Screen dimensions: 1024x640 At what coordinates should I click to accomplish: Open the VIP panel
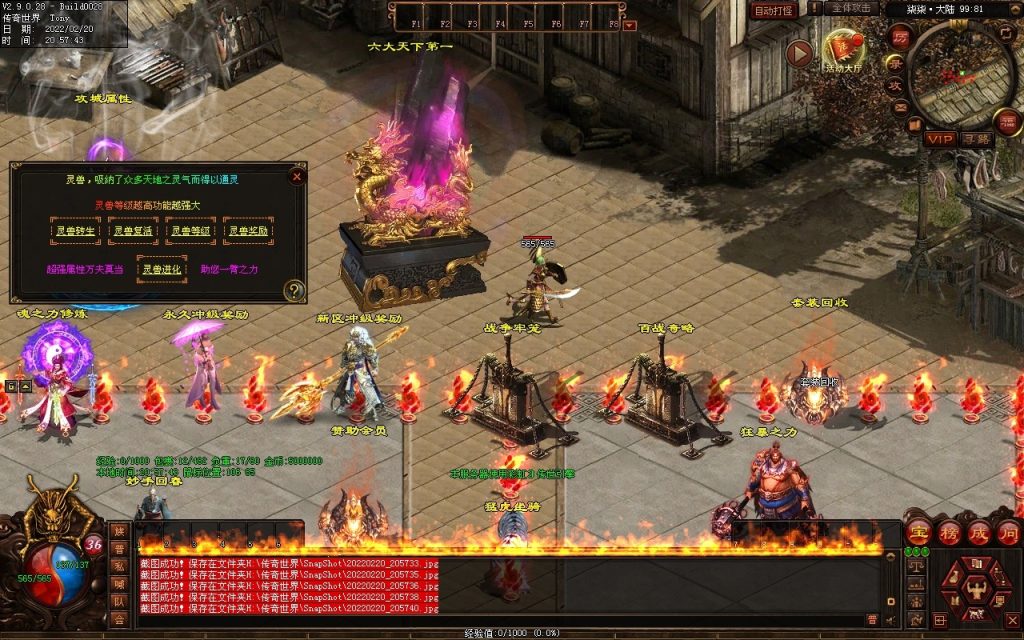[938, 138]
